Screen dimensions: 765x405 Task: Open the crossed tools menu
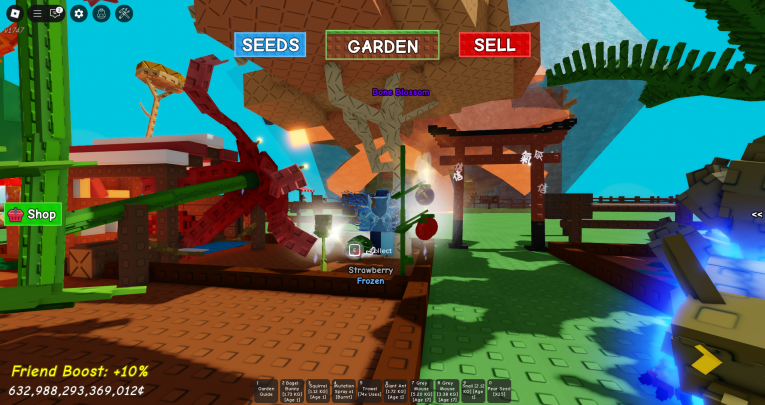124,13
